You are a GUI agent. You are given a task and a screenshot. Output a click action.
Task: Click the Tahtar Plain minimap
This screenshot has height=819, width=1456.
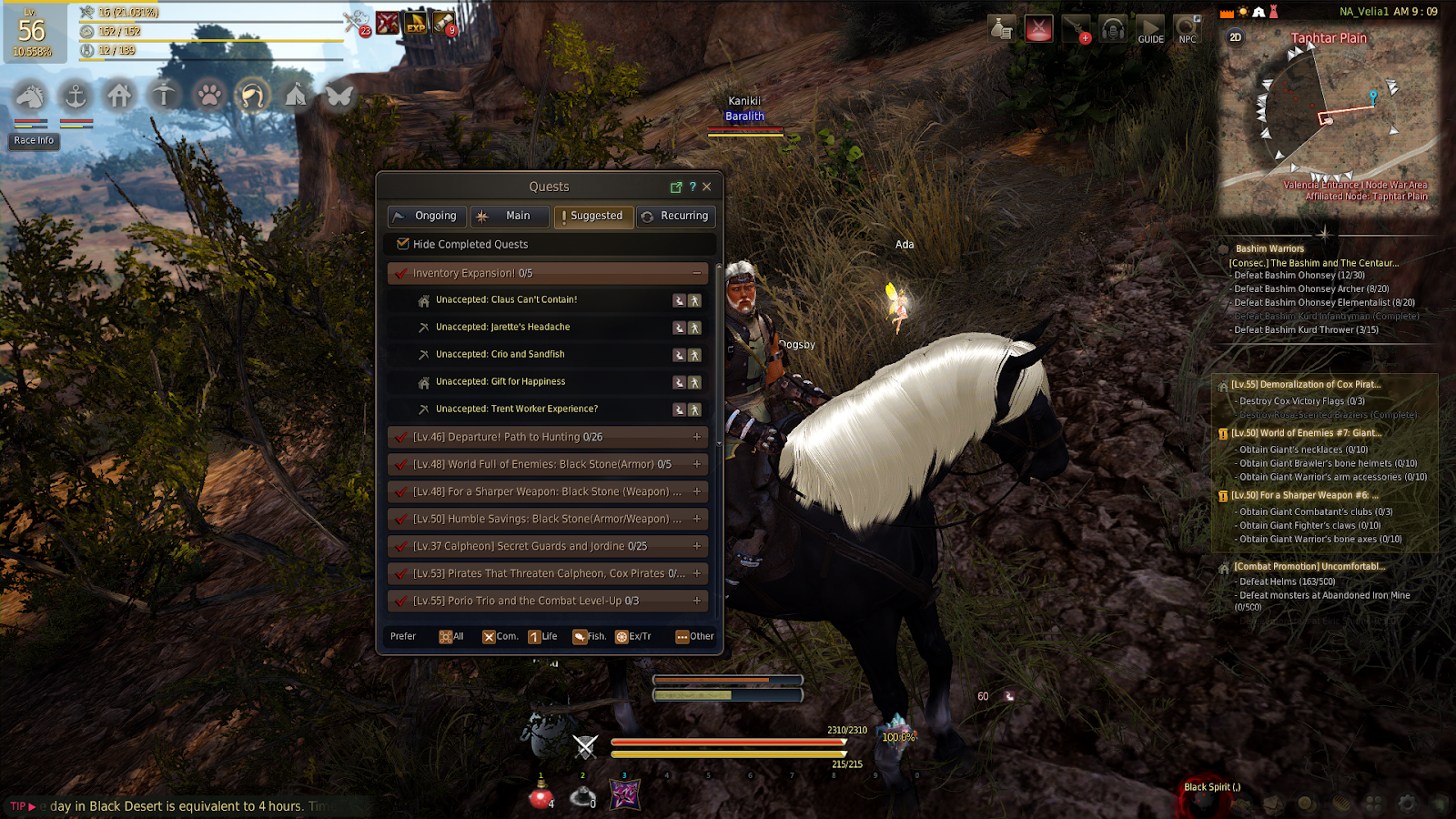point(1329,118)
